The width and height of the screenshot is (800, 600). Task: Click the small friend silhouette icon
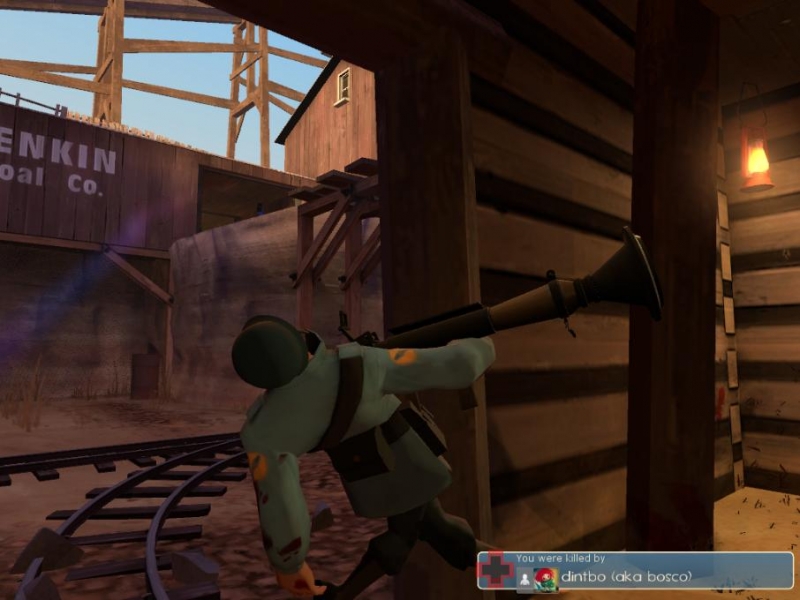click(x=524, y=579)
